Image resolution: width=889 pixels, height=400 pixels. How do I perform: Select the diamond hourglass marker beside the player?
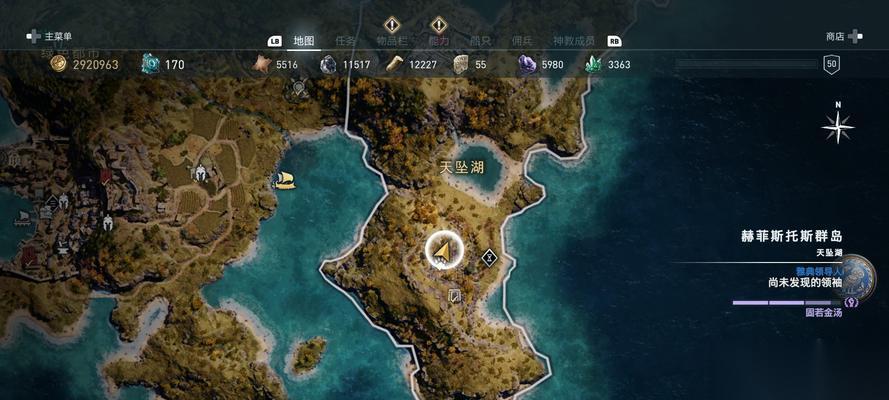coord(489,257)
